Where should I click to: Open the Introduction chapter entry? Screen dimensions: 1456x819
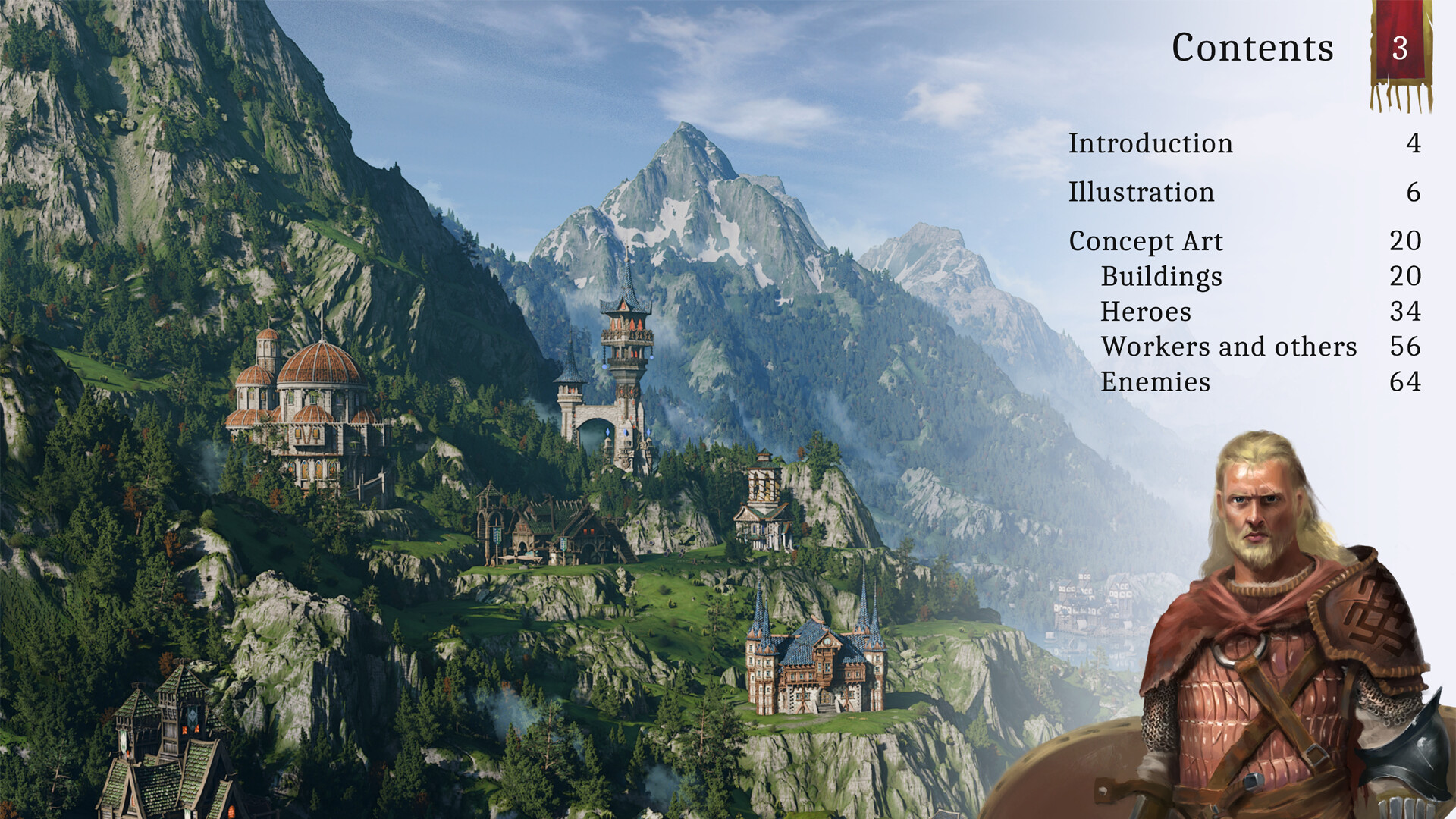tap(1150, 143)
